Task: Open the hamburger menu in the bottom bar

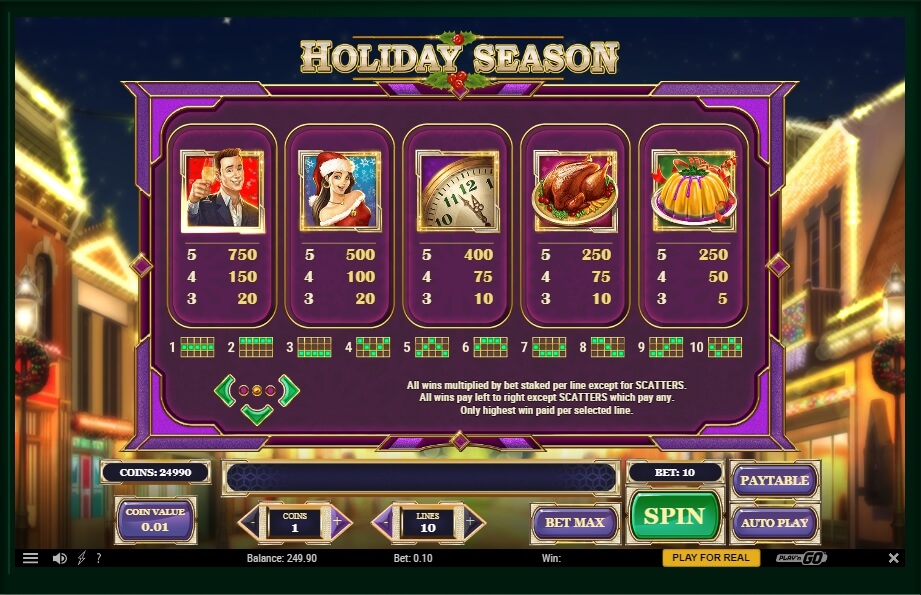Action: [31, 558]
